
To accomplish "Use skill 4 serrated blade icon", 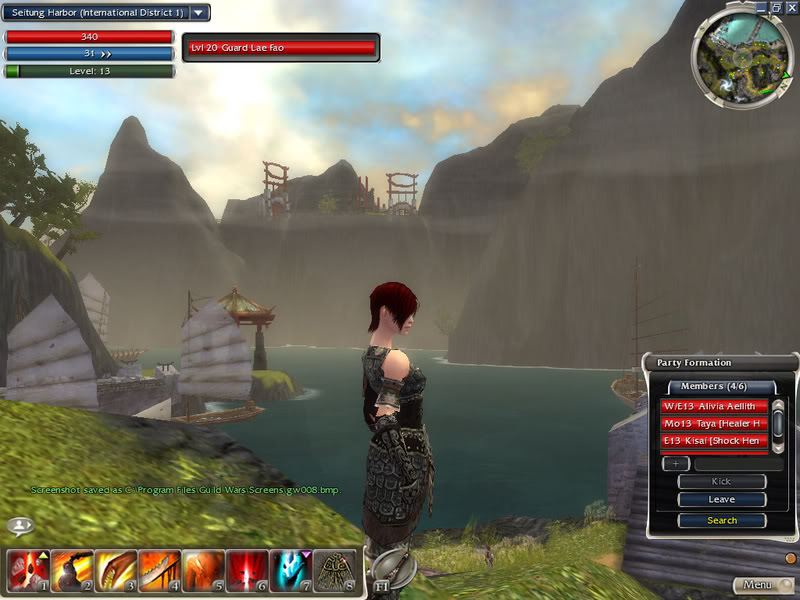I will pos(159,572).
